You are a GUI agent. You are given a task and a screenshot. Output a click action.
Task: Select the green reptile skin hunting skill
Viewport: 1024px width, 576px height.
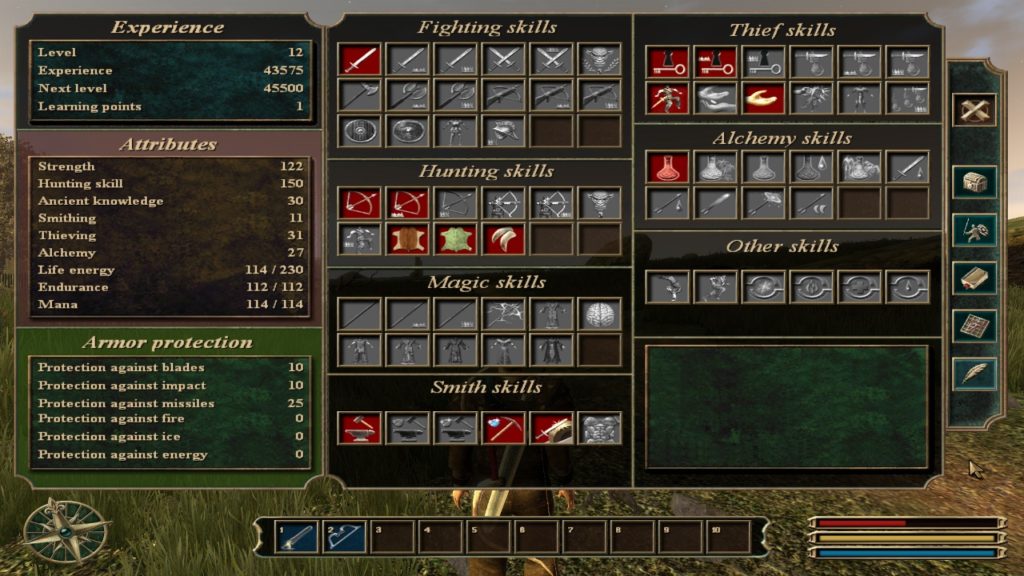[455, 239]
